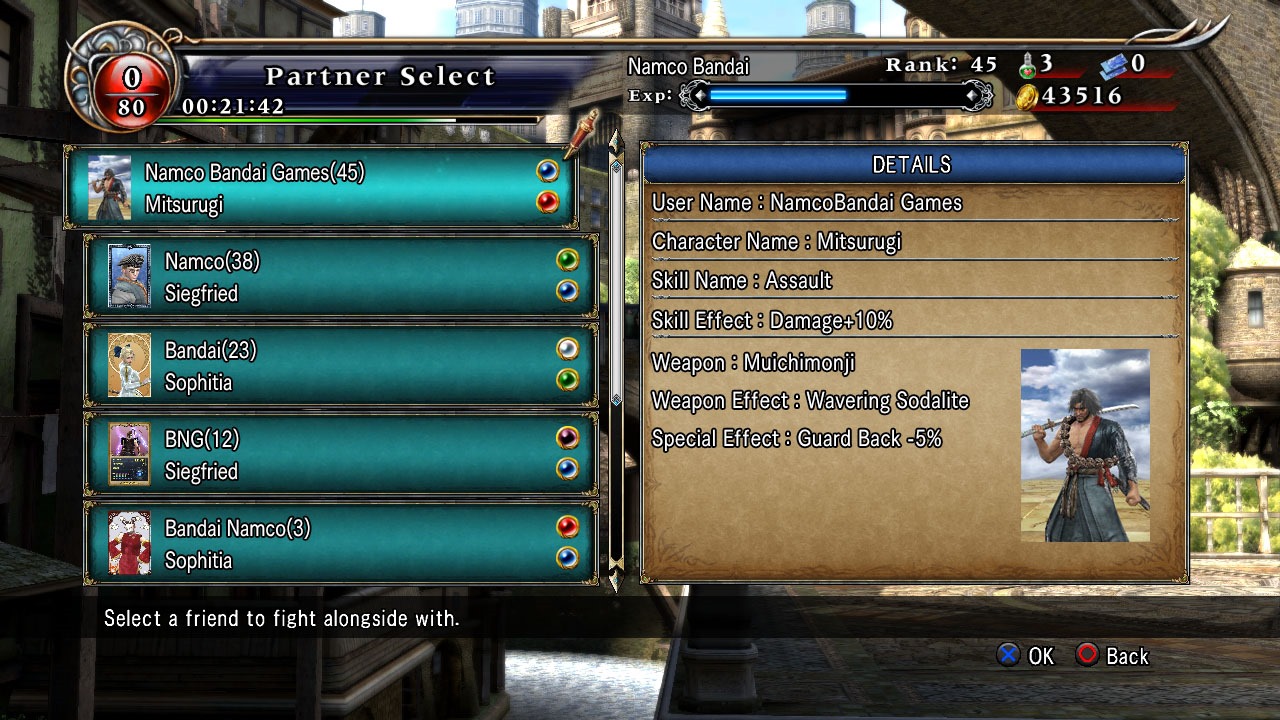Choose Bandai Namco(3) partner row
Viewport: 1280px width, 720px height.
(x=340, y=543)
